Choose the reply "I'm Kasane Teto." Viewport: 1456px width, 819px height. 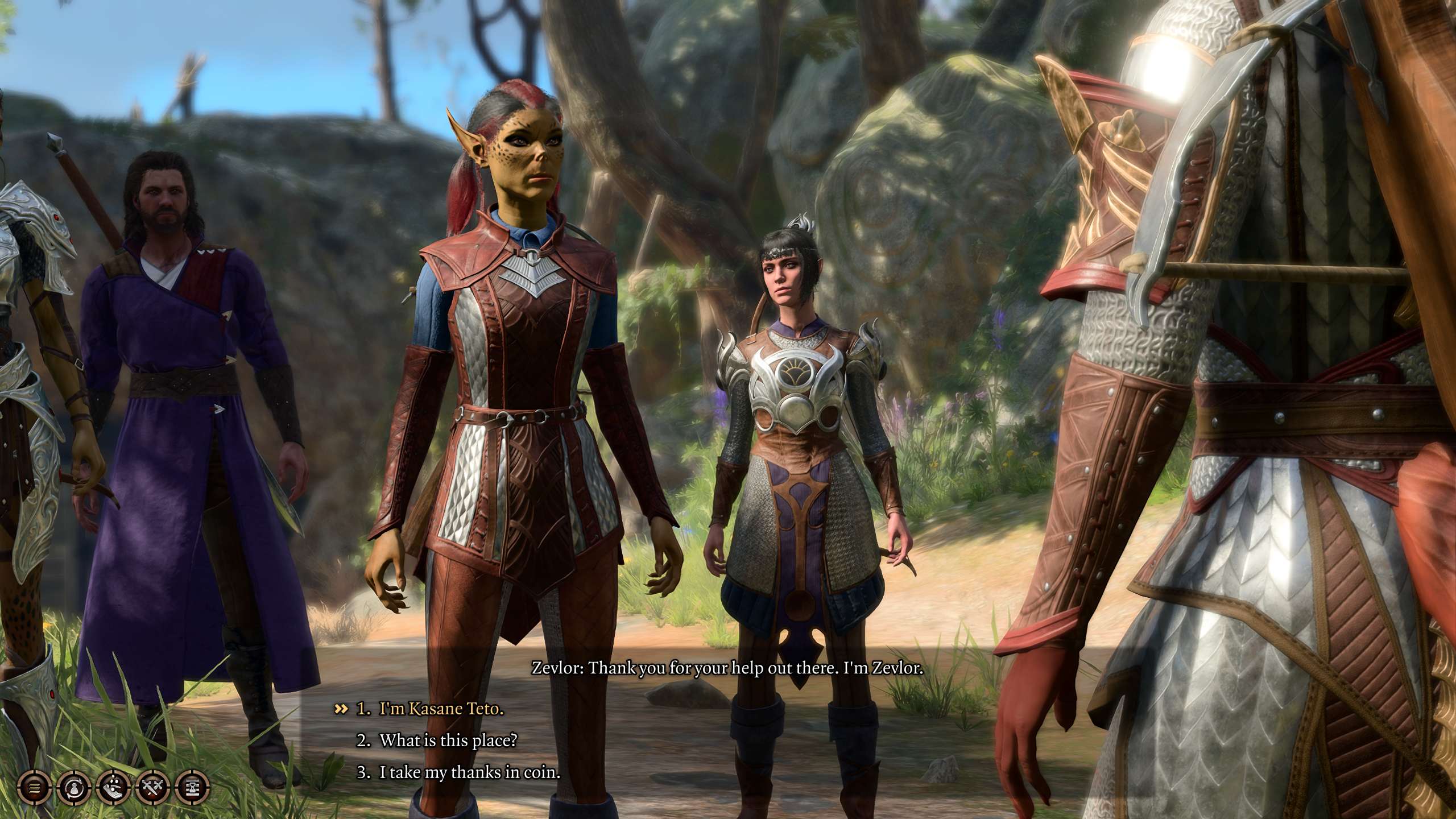pos(441,709)
